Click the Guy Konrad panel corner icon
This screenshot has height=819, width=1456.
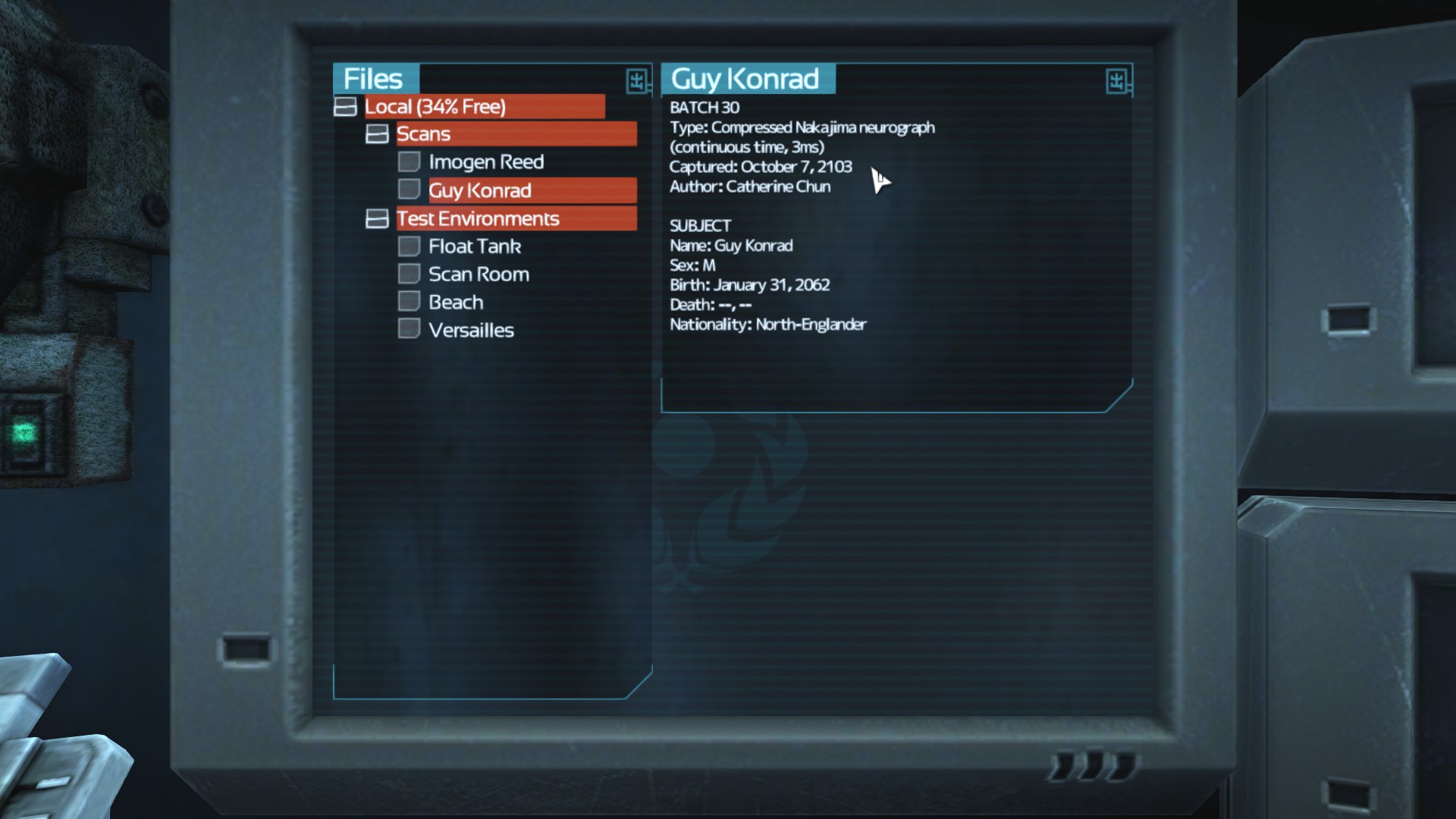(x=1116, y=80)
